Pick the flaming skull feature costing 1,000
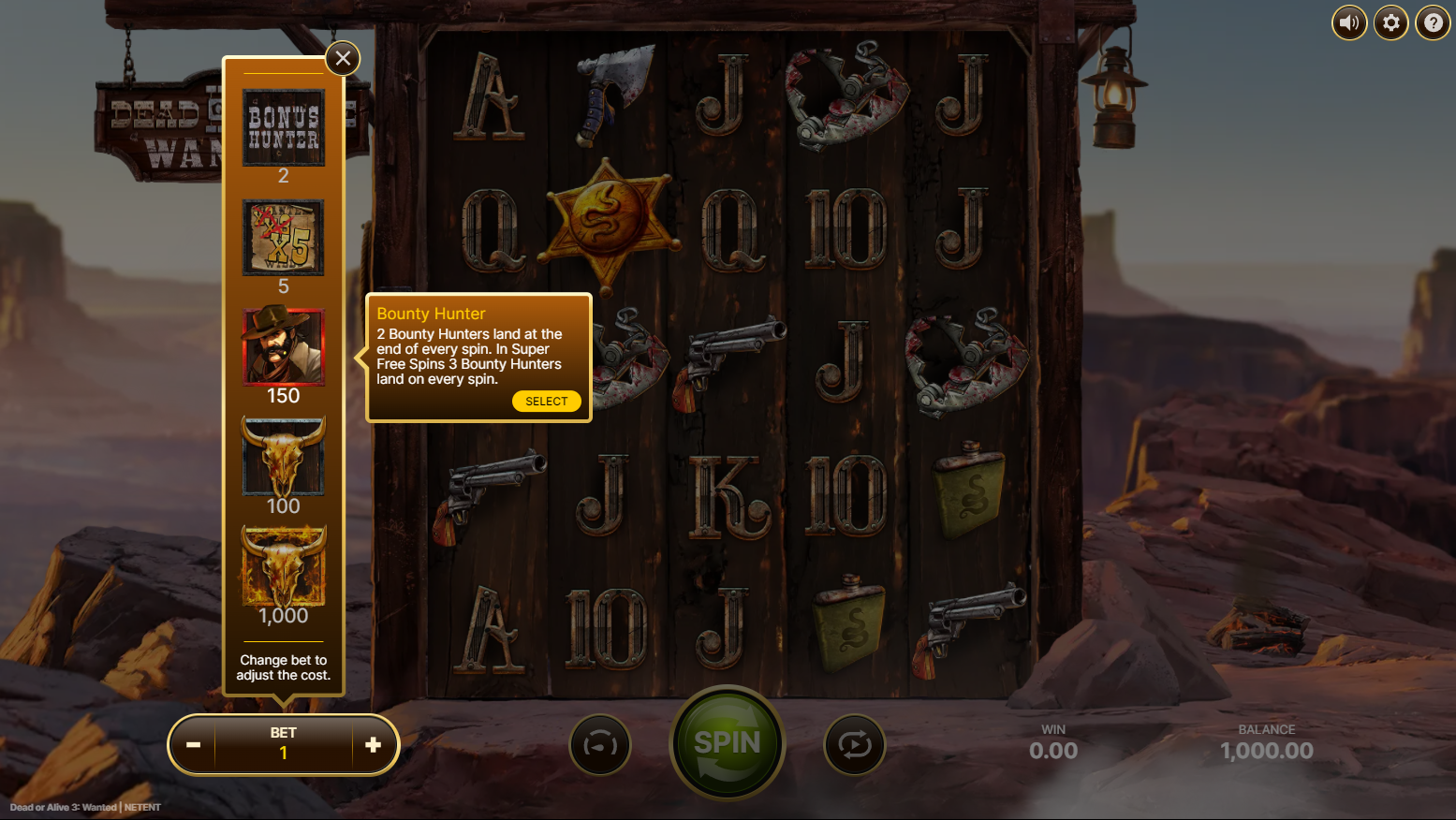 (x=283, y=566)
